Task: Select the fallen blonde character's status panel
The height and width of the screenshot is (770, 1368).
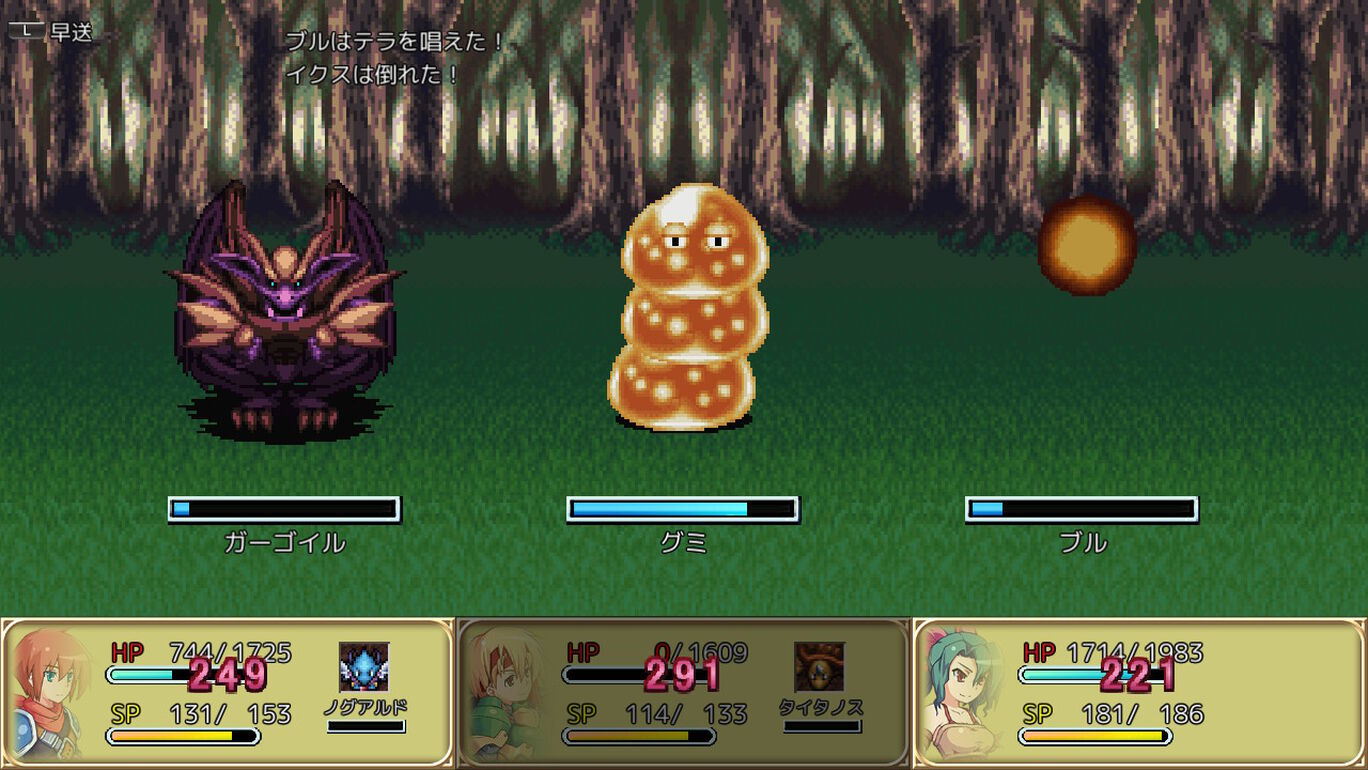Action: tap(684, 692)
